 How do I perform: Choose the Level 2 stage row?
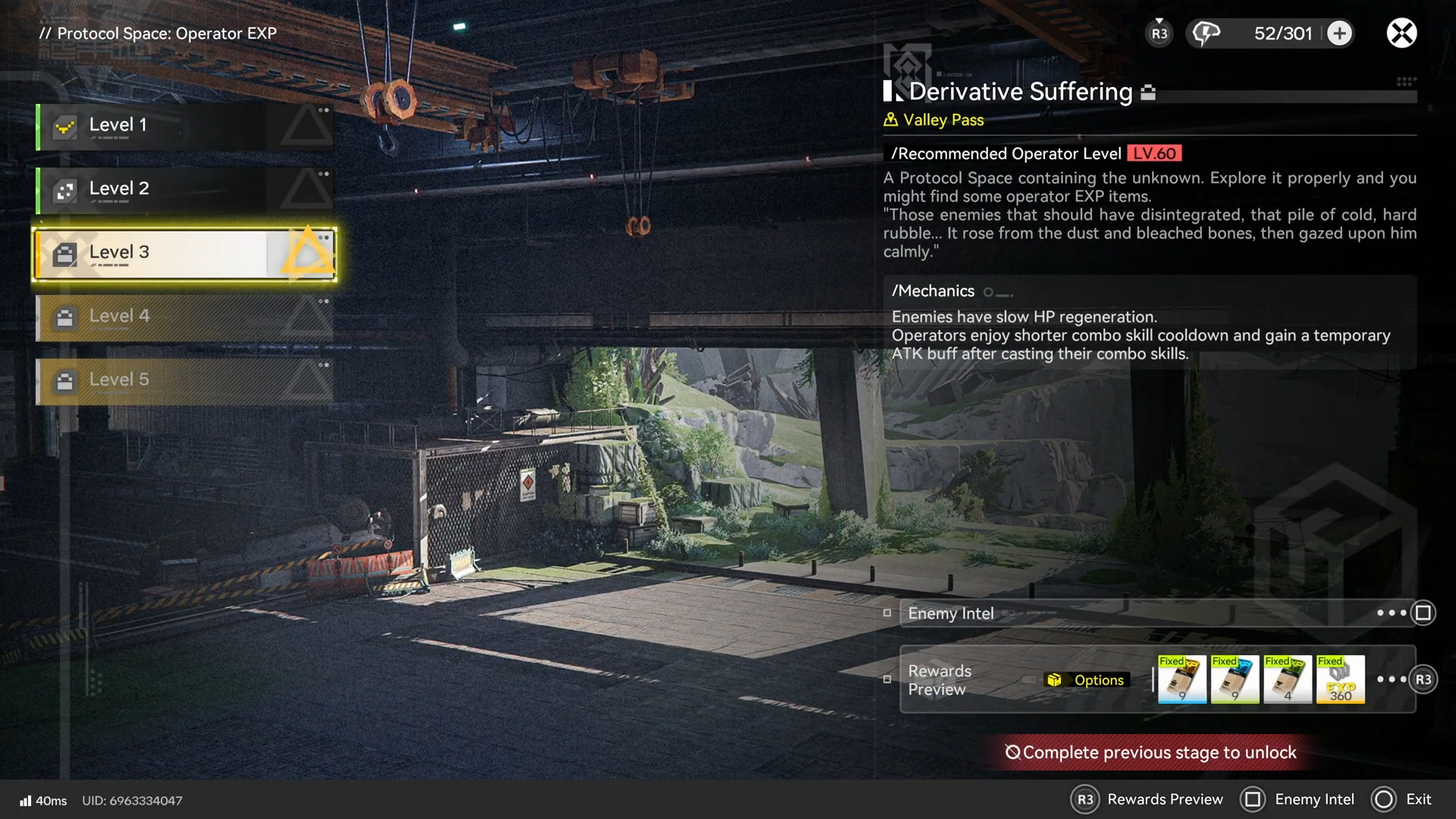(184, 190)
